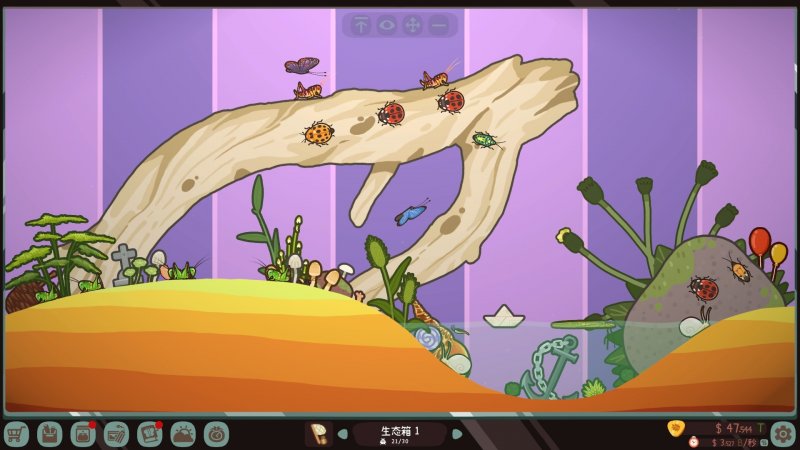Open the shopping cart store
Image resolution: width=800 pixels, height=450 pixels.
point(16,434)
